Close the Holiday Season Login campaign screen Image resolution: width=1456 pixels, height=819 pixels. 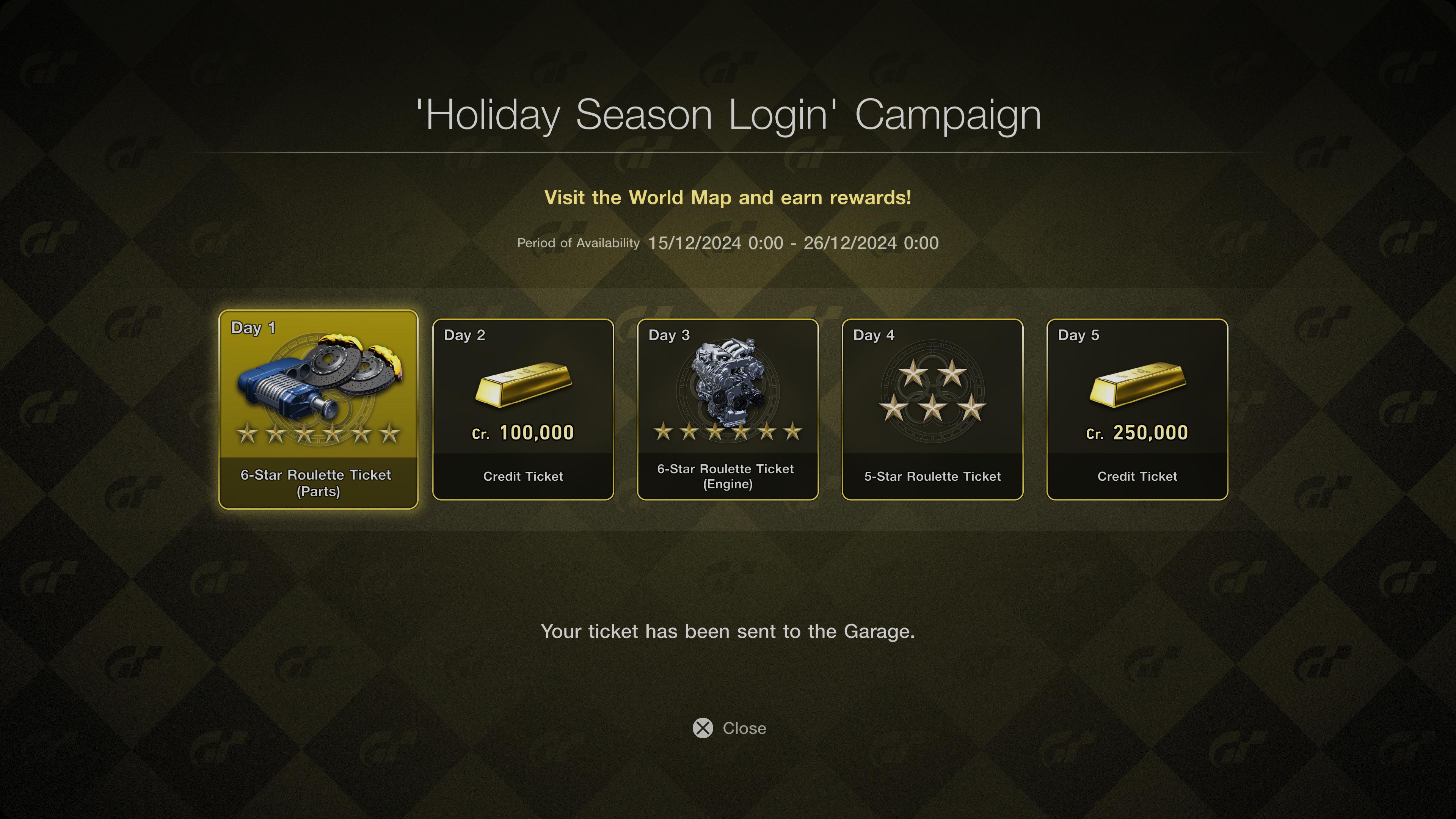[729, 728]
